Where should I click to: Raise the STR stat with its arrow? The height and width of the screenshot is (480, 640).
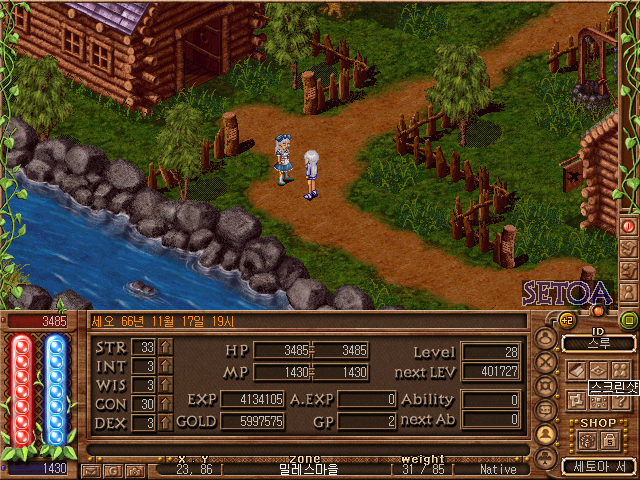[166, 346]
